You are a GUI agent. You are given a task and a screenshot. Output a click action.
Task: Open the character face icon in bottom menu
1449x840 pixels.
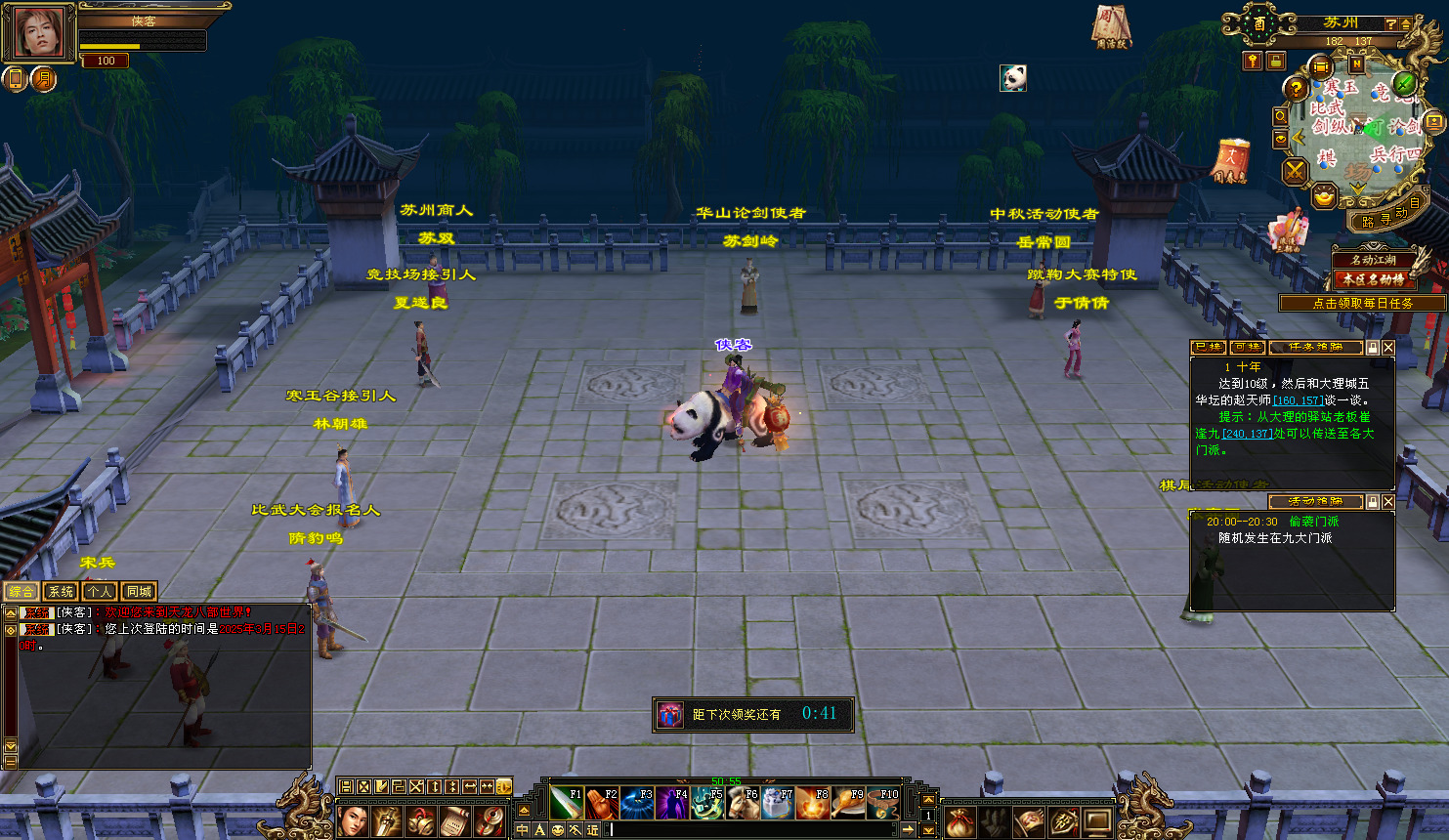tap(352, 820)
